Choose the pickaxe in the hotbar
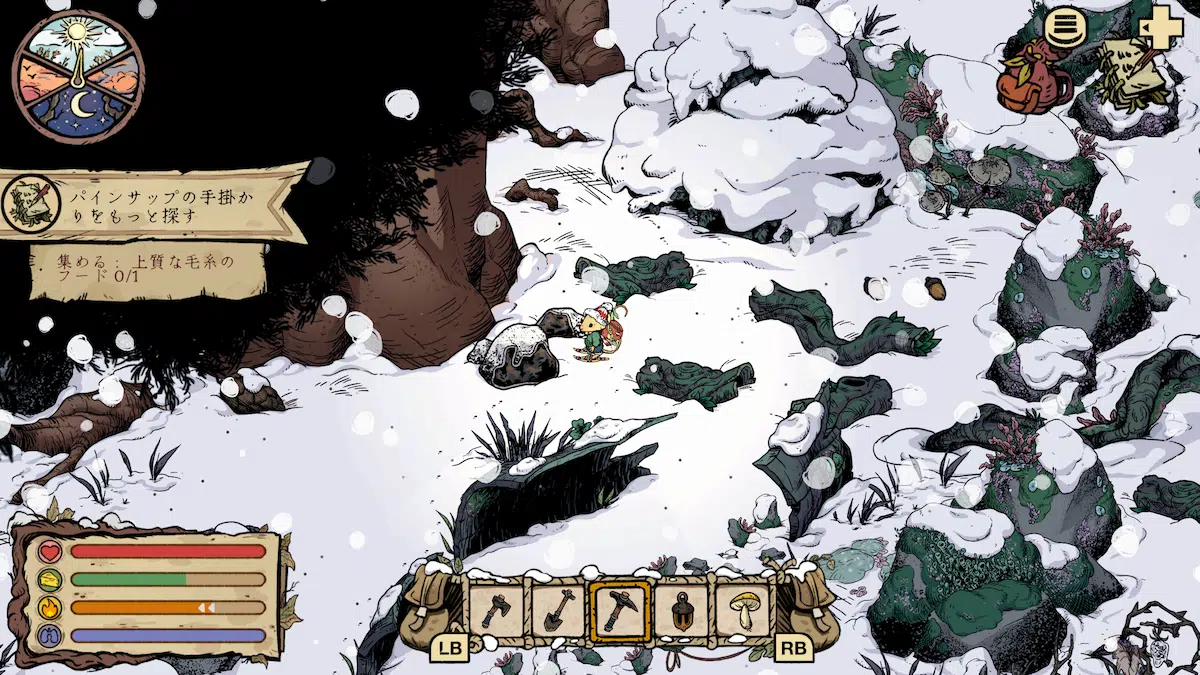The width and height of the screenshot is (1200, 675). tap(620, 608)
